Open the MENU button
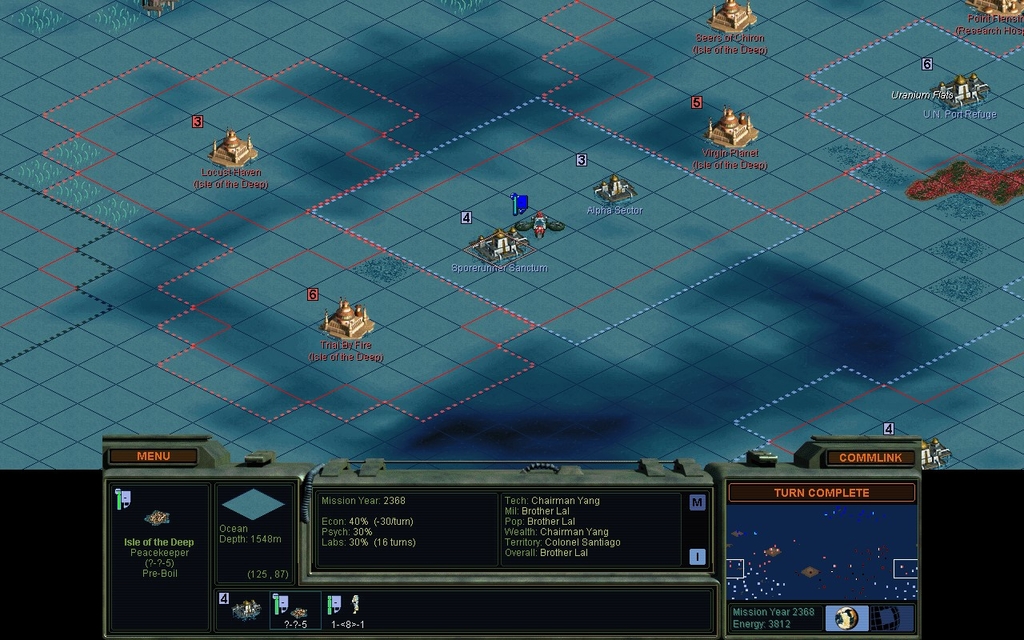 tap(153, 456)
